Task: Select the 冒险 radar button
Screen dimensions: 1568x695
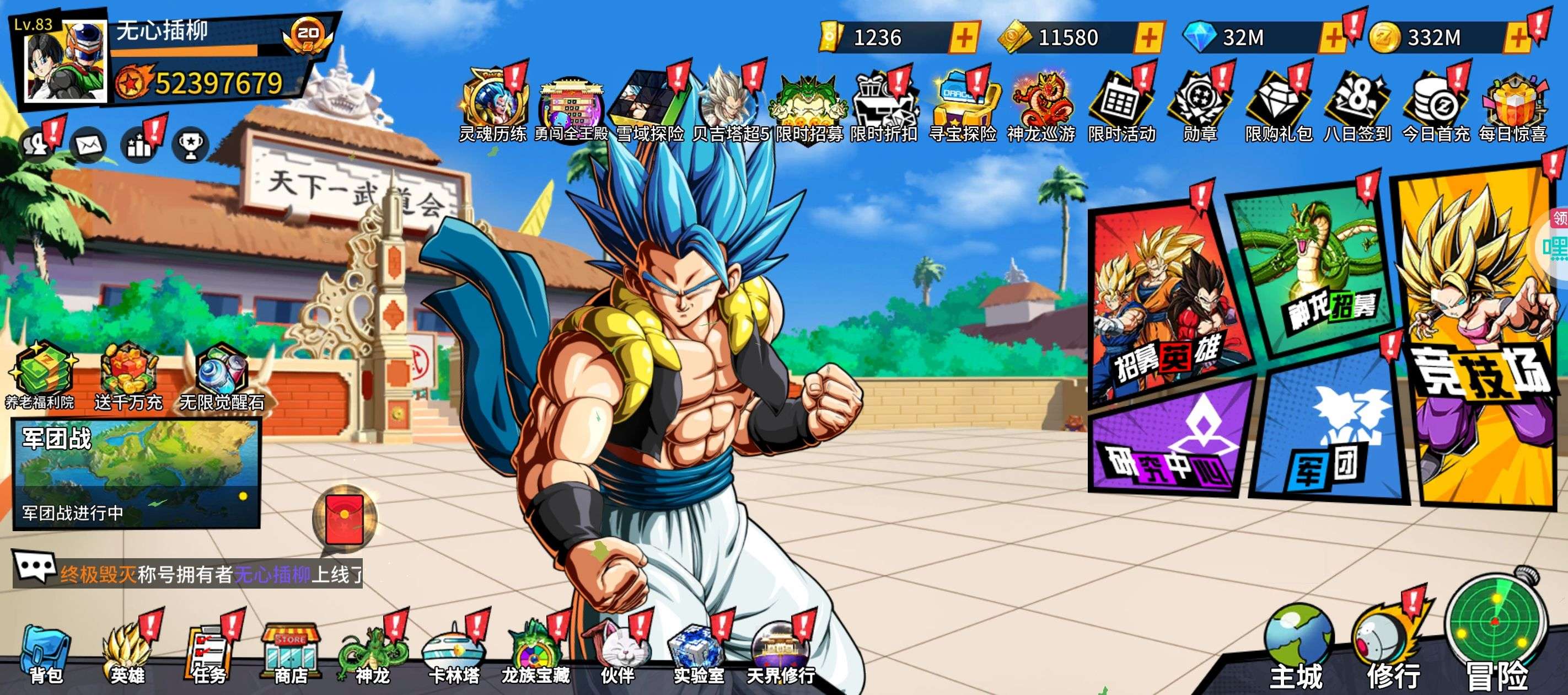Action: (x=1496, y=633)
